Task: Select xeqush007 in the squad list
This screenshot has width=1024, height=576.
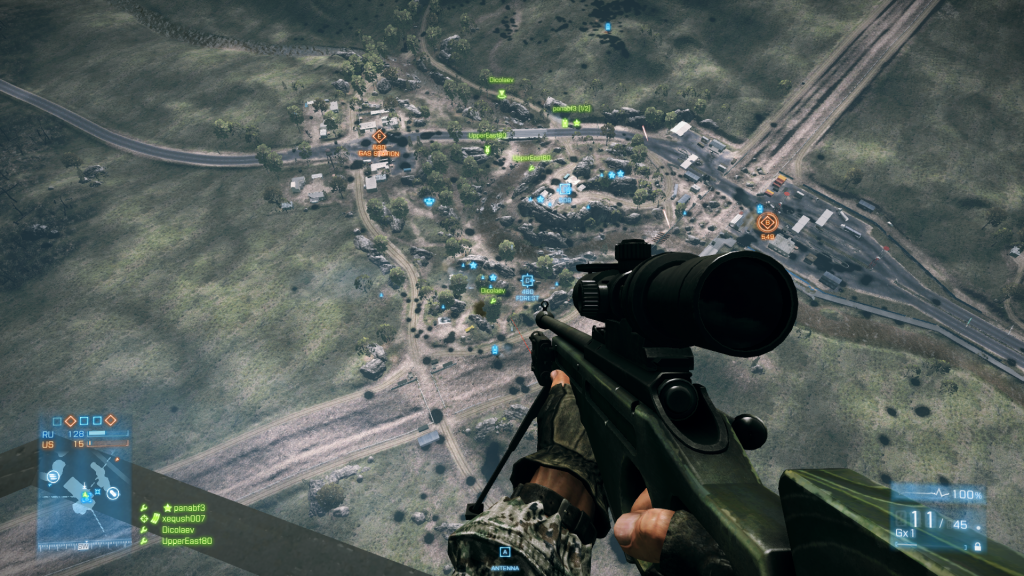Action: pos(183,519)
